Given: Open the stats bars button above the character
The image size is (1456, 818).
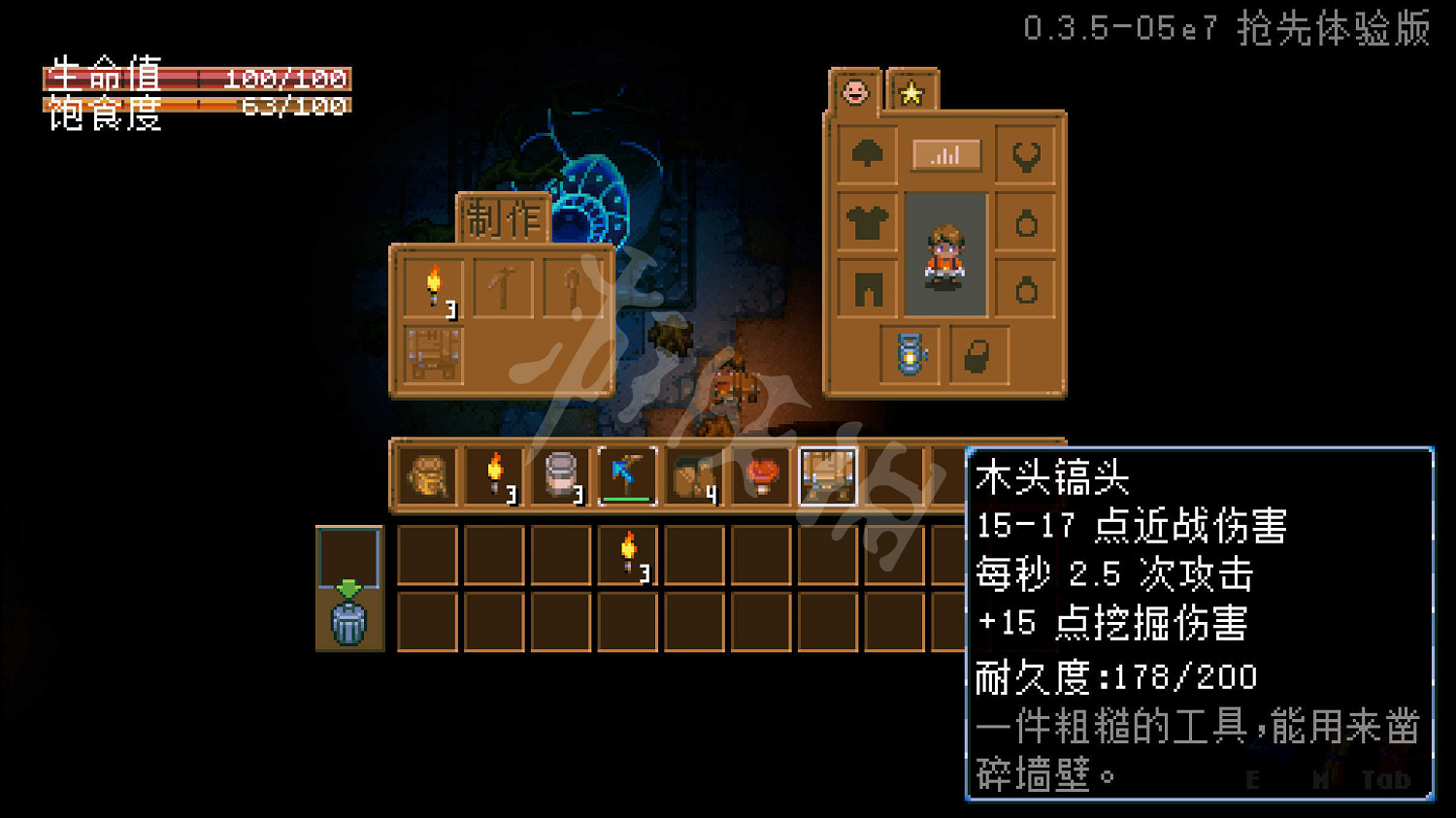Looking at the screenshot, I should 946,155.
